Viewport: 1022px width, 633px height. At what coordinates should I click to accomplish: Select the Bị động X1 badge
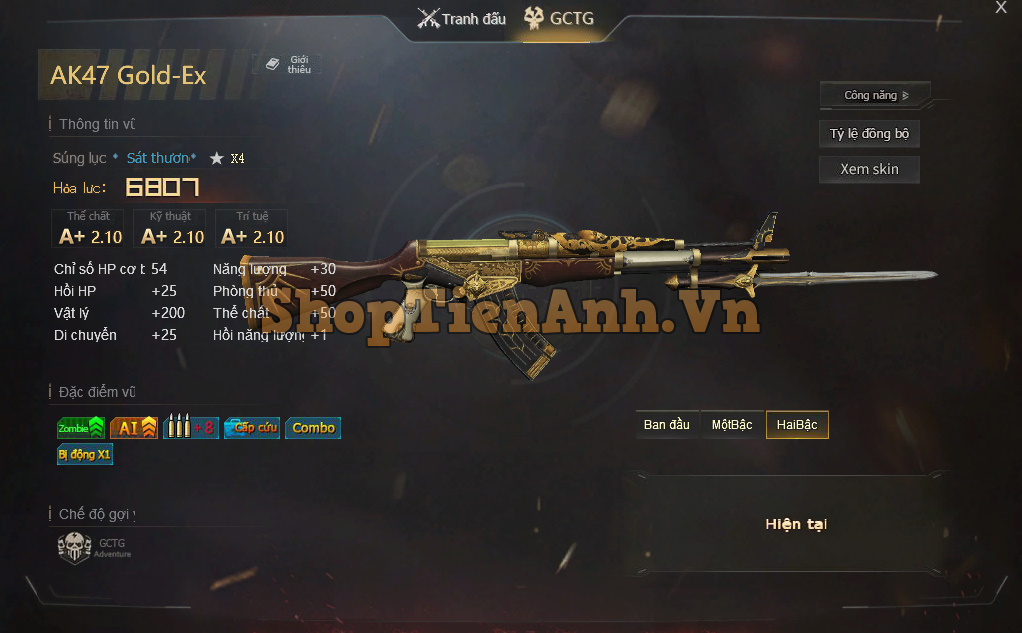click(x=85, y=454)
